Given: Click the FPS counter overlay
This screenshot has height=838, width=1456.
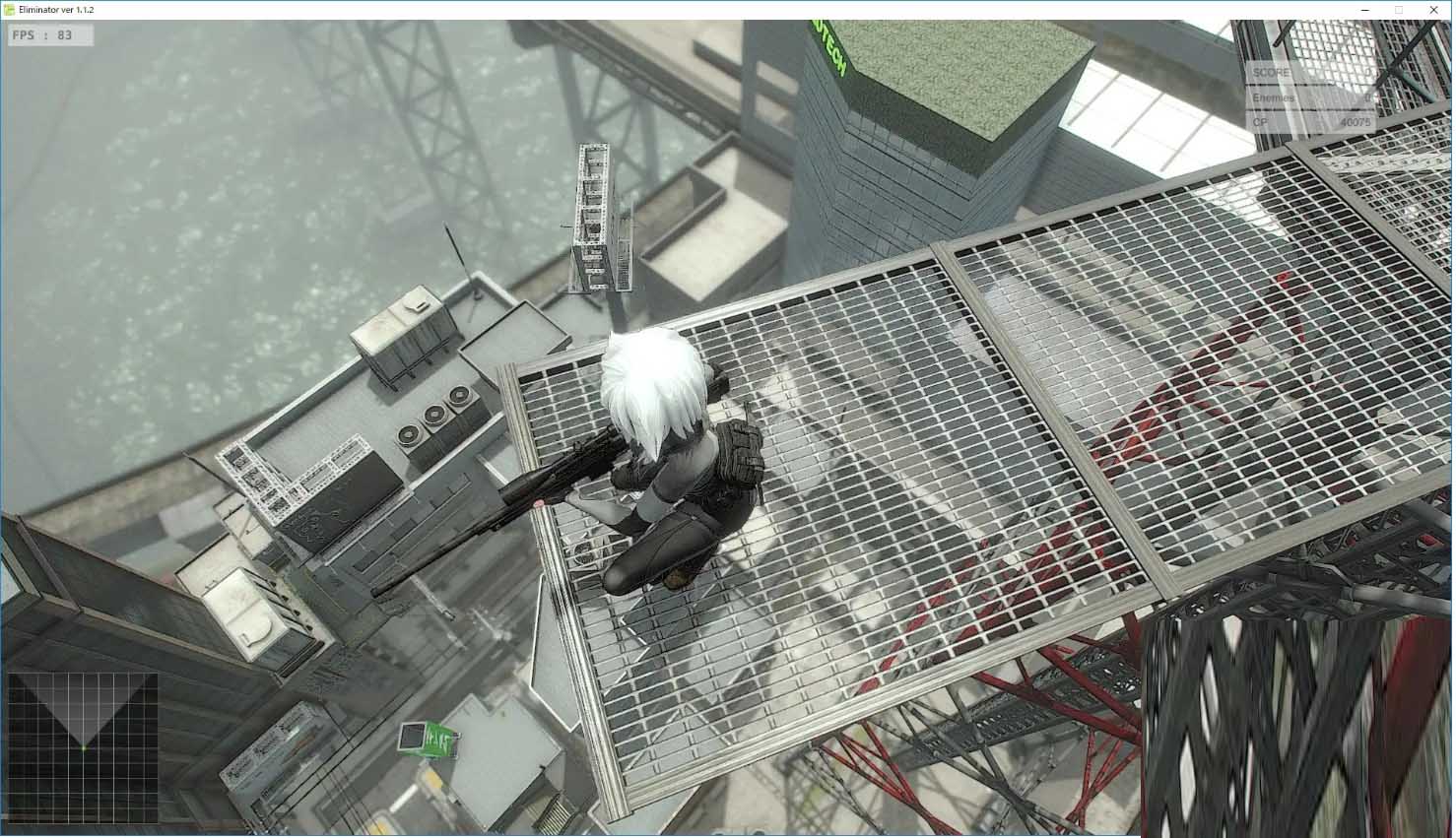Looking at the screenshot, I should 47,35.
